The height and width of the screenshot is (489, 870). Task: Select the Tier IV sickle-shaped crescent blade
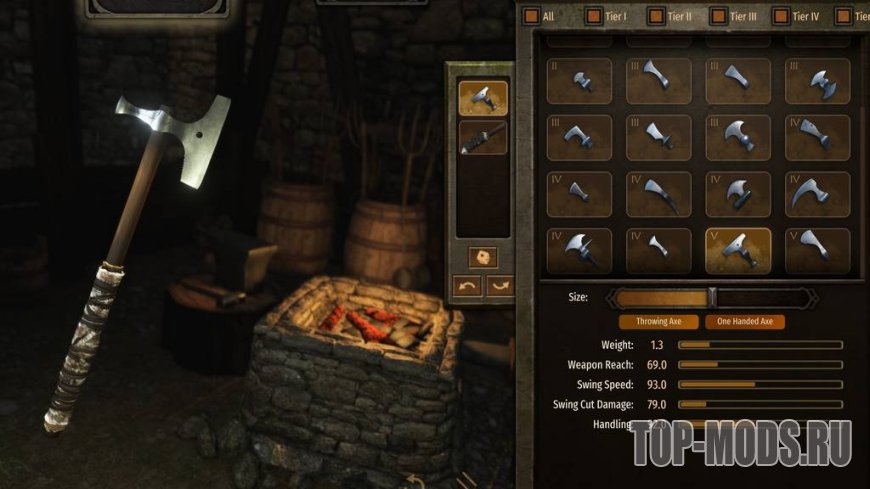click(x=817, y=195)
